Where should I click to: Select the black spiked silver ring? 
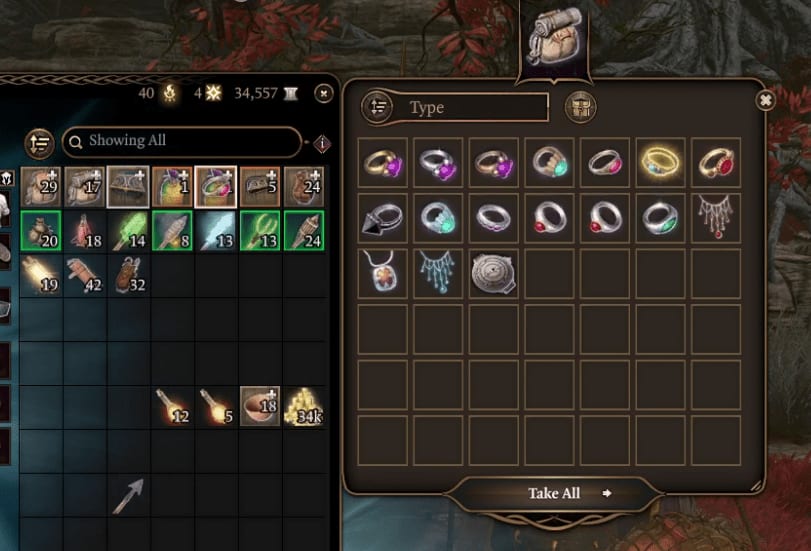pyautogui.click(x=383, y=217)
